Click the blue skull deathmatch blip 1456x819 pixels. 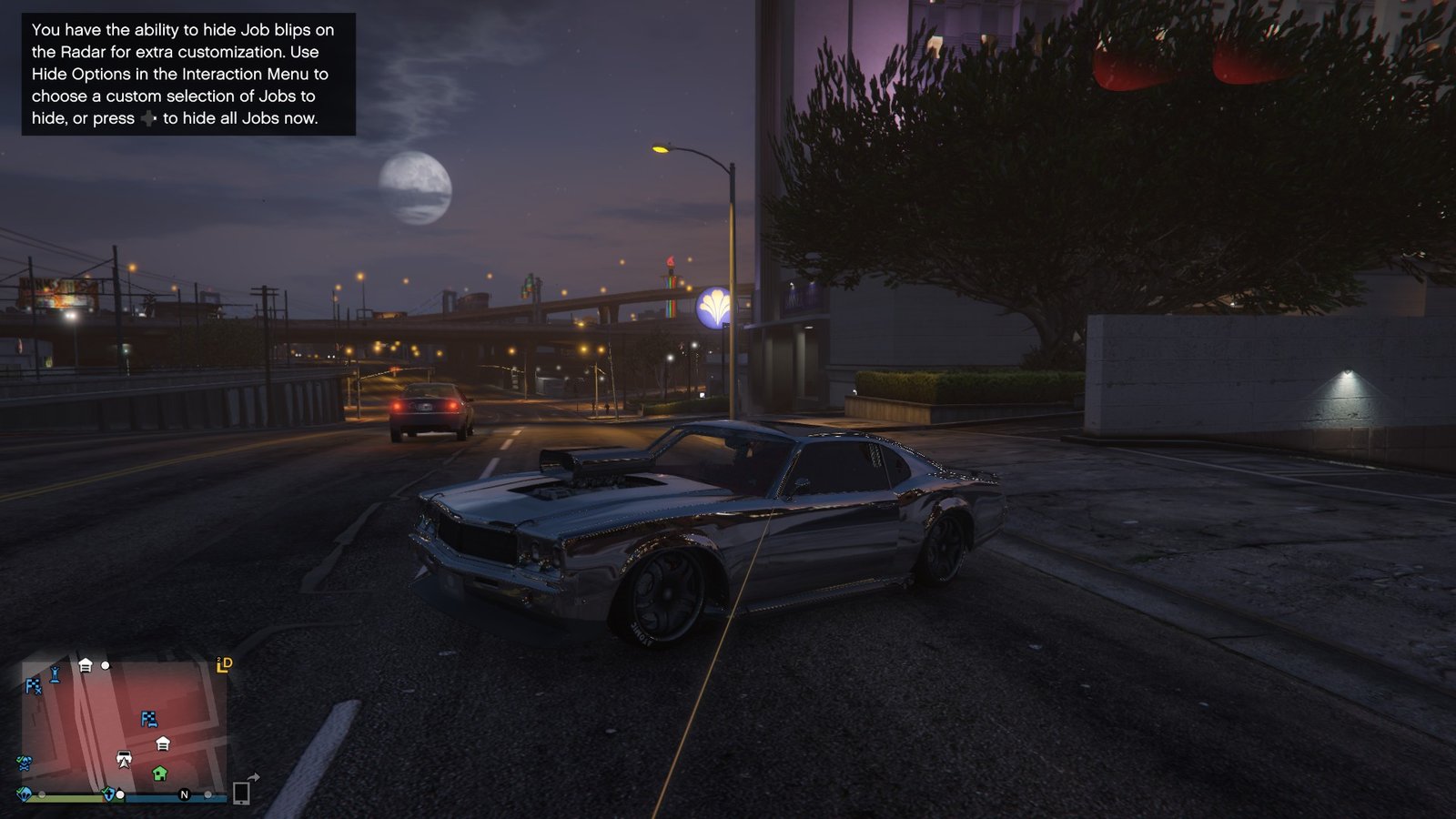[25, 763]
